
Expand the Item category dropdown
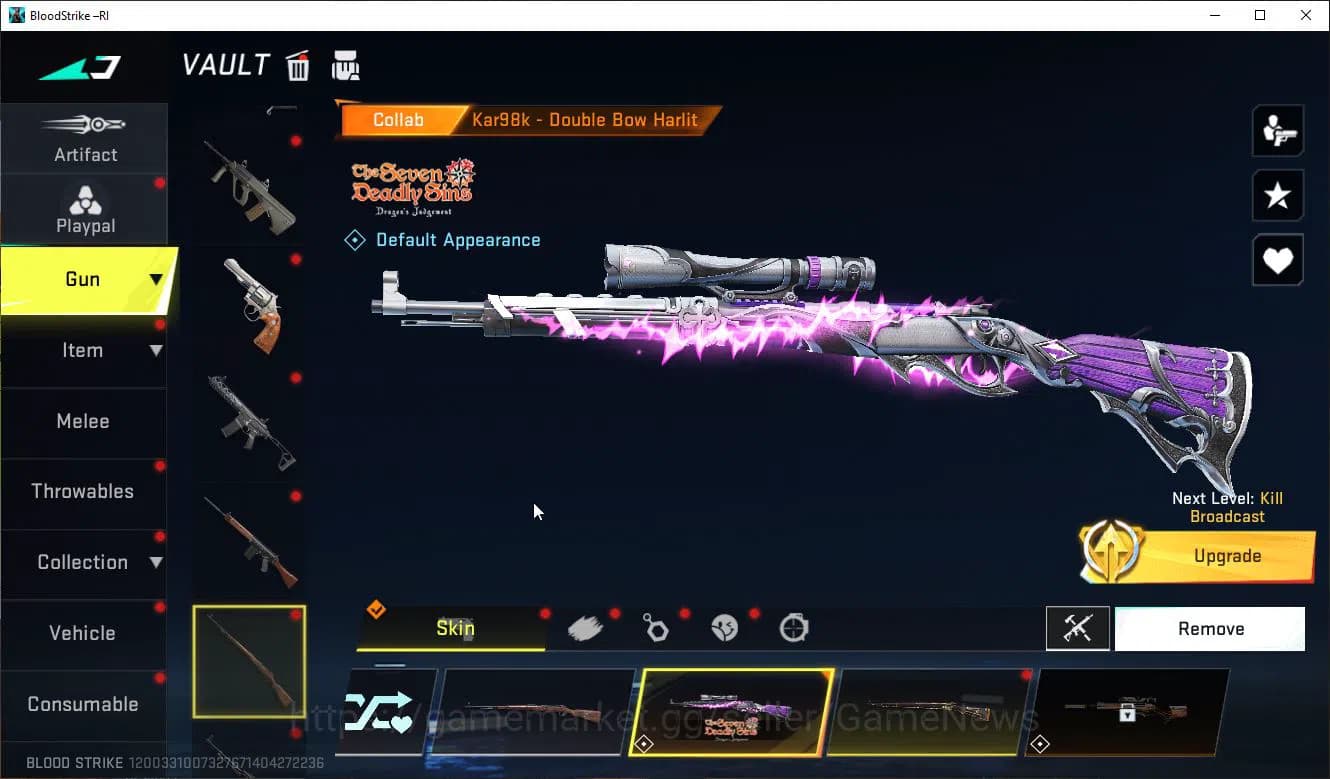click(156, 350)
